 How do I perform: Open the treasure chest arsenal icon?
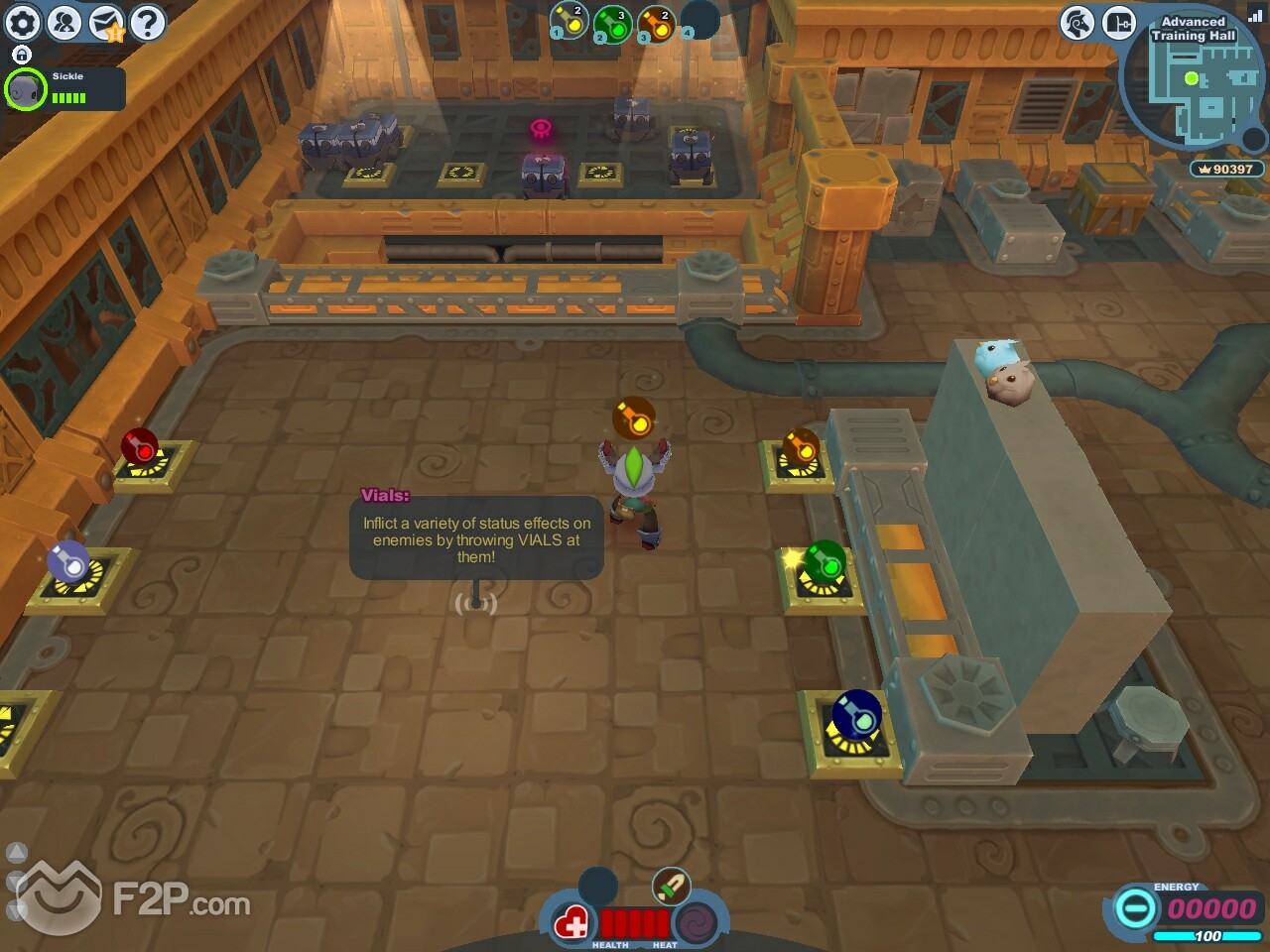(x=1119, y=22)
